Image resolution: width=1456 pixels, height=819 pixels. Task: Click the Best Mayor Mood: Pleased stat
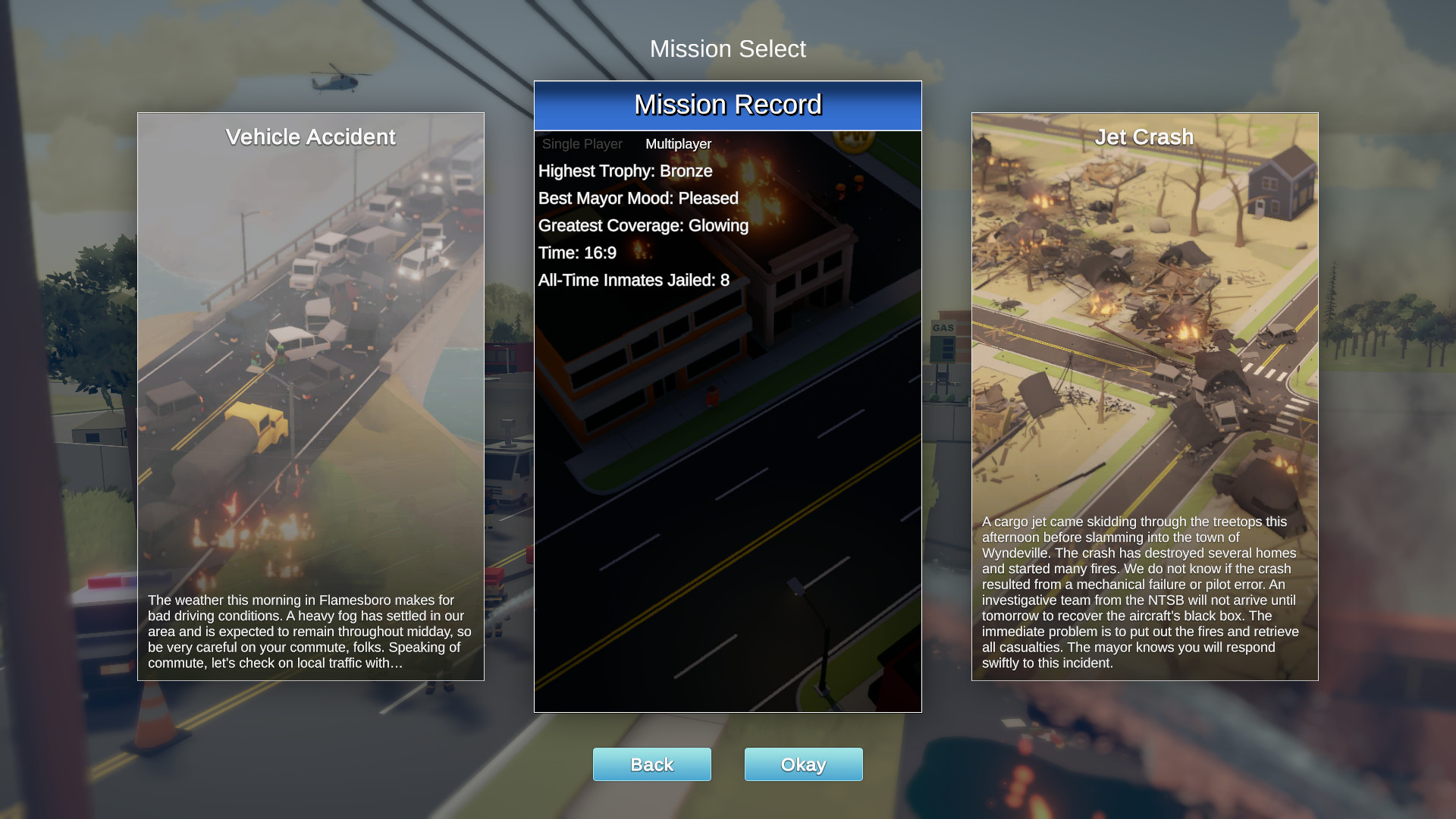pos(637,198)
